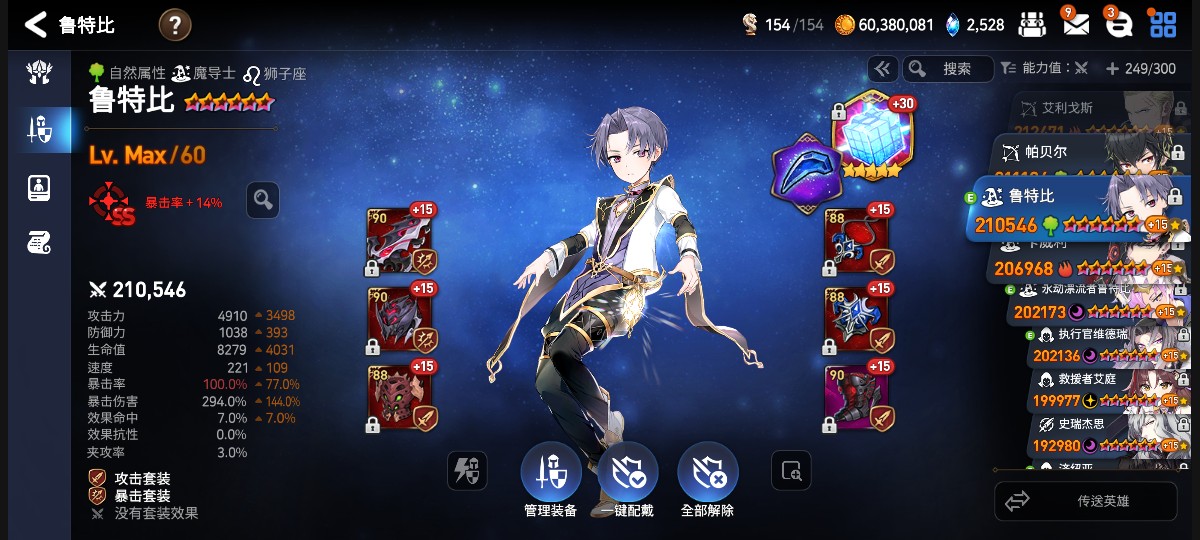
Task: Open the chat bubble icon
Action: (x=1117, y=25)
